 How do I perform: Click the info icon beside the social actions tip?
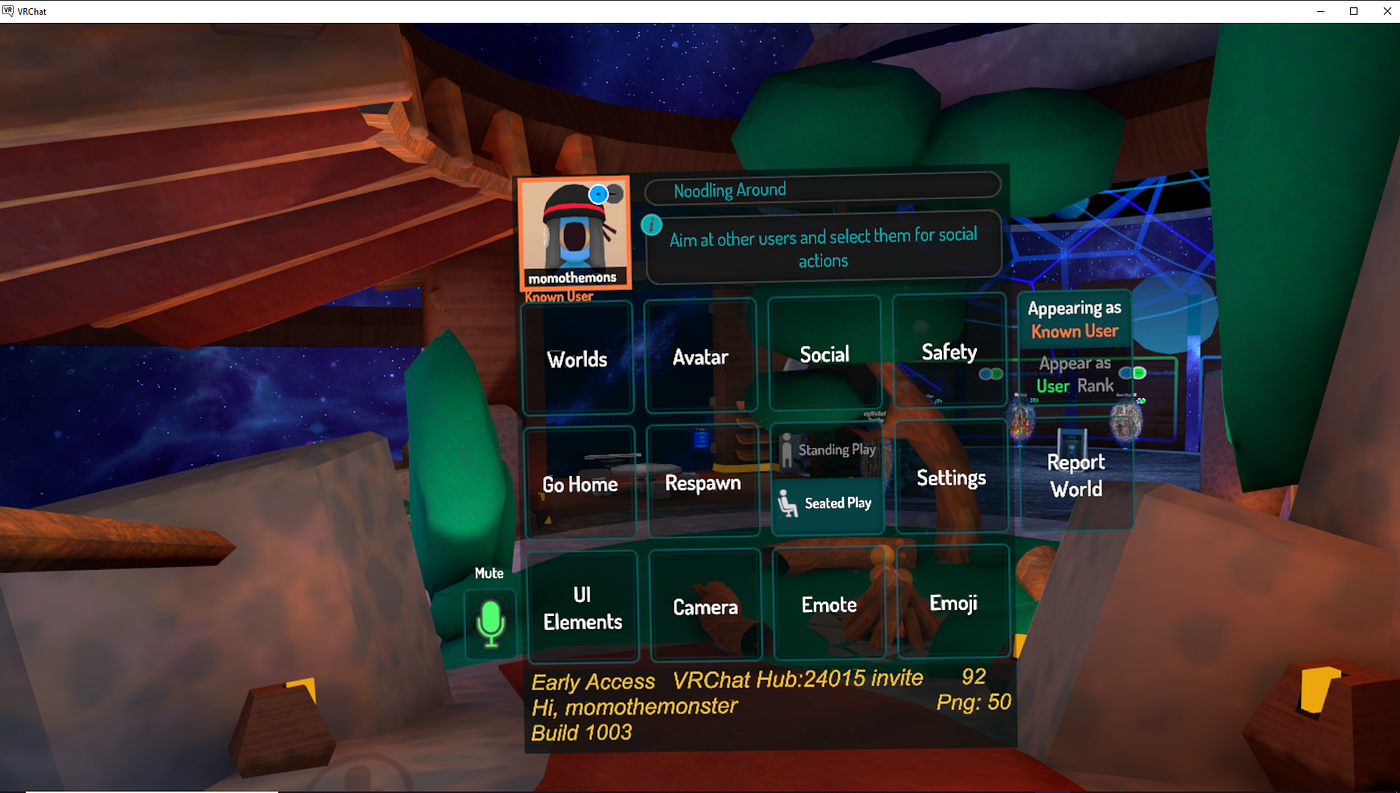tap(651, 225)
